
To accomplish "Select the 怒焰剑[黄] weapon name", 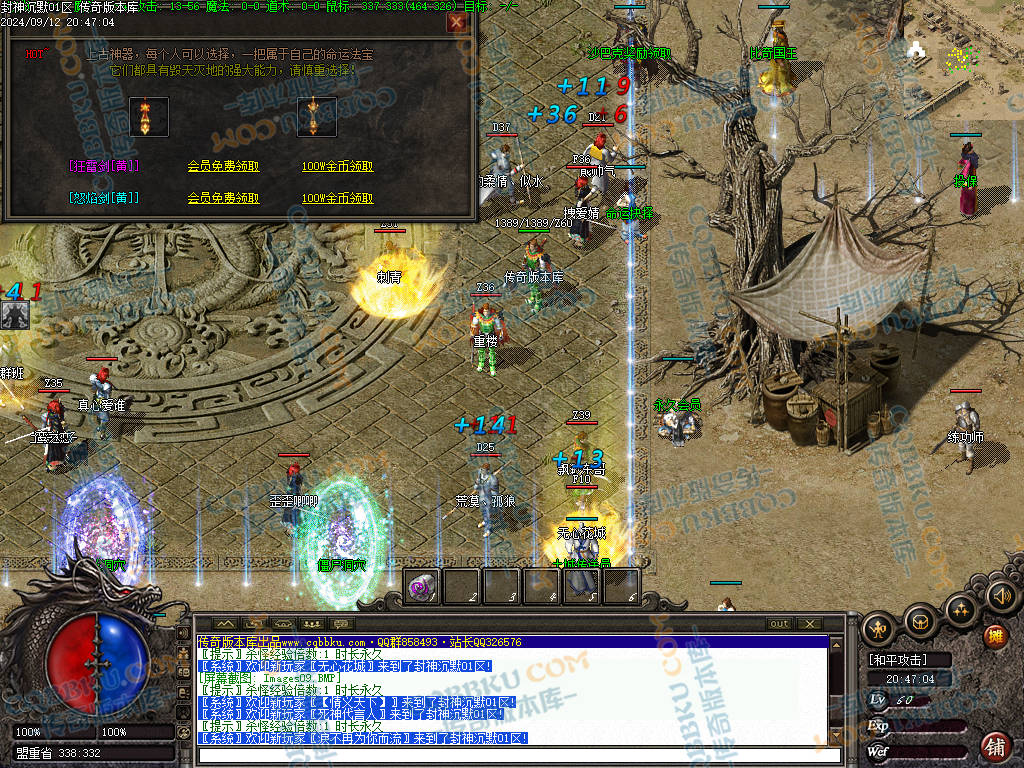I will click(104, 198).
